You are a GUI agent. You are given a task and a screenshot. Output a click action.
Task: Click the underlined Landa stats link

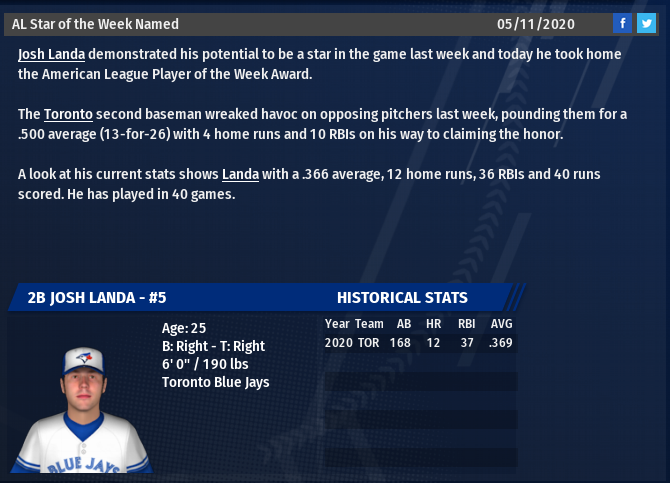(x=240, y=174)
